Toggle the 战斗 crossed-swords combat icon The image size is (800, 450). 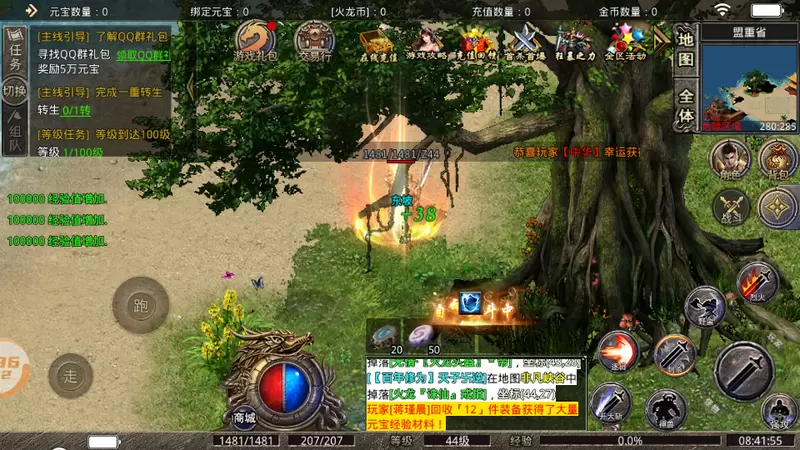(x=732, y=206)
